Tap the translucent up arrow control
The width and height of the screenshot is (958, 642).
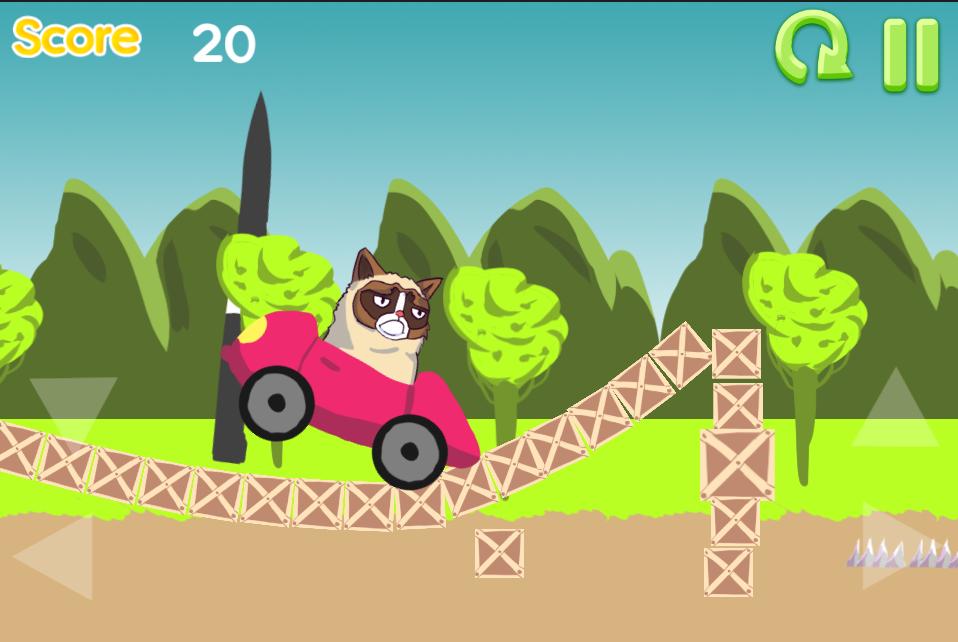895,413
